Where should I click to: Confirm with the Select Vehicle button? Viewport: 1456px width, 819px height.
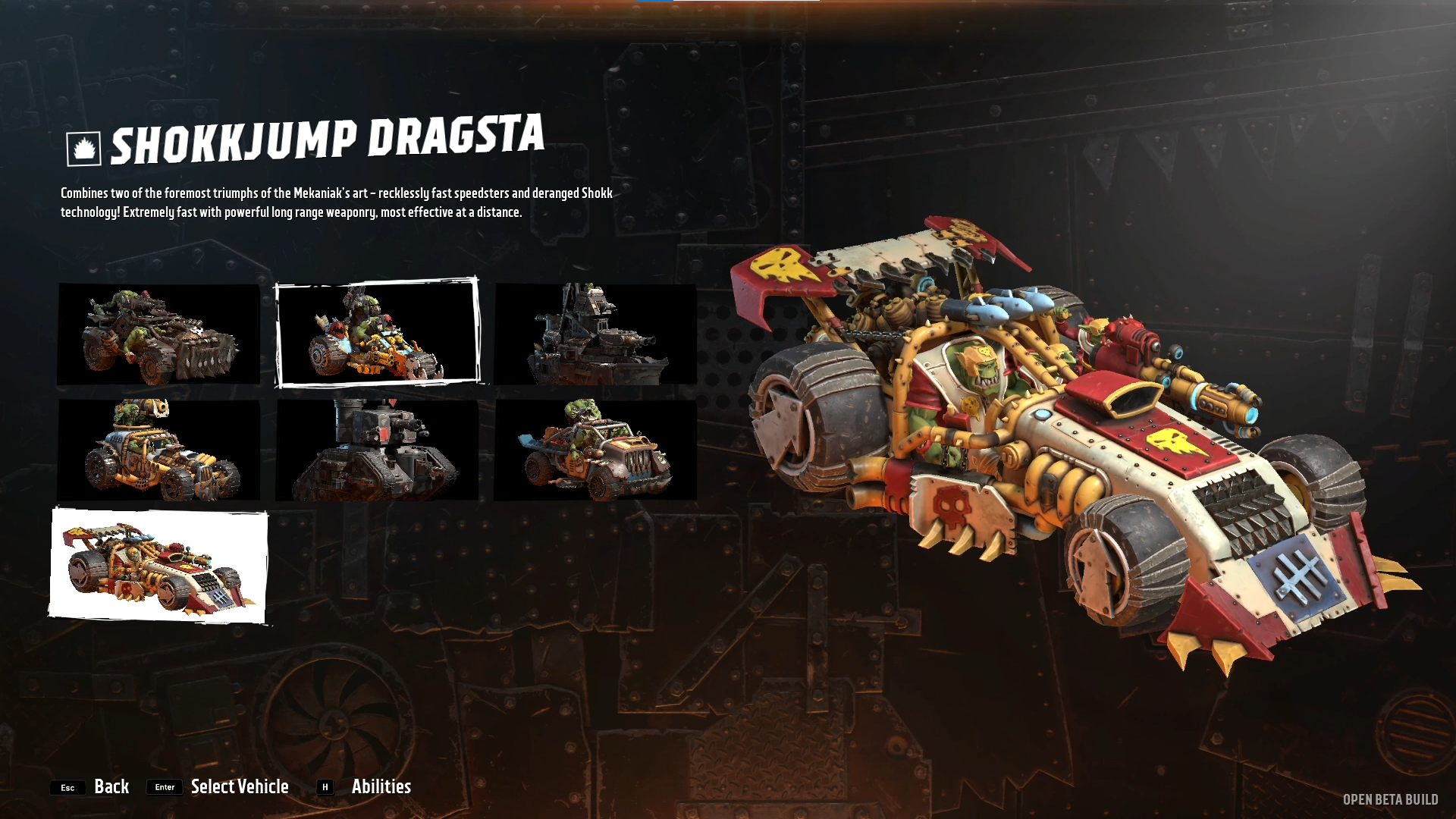coord(239,786)
